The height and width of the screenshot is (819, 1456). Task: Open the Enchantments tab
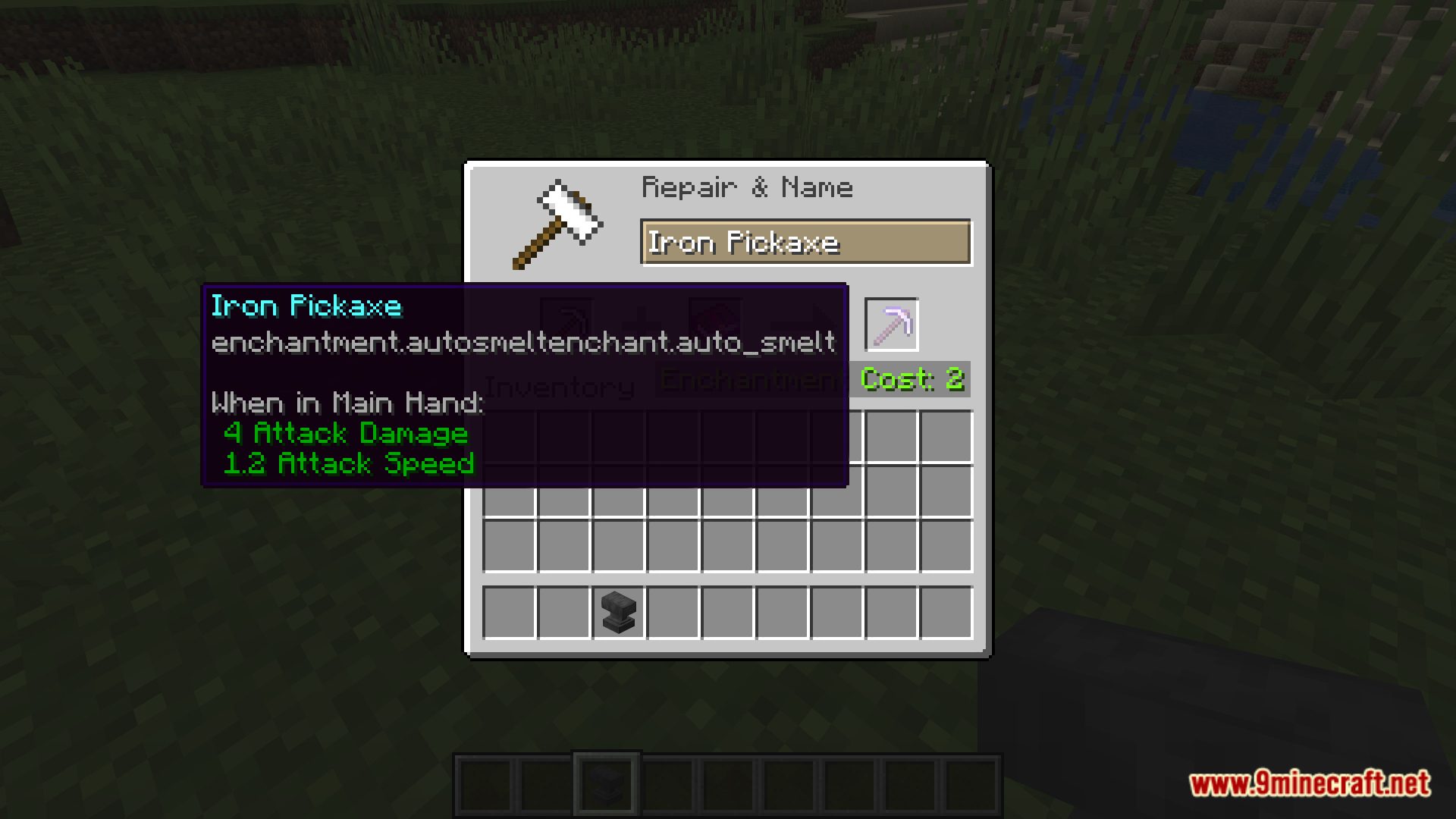pos(751,379)
